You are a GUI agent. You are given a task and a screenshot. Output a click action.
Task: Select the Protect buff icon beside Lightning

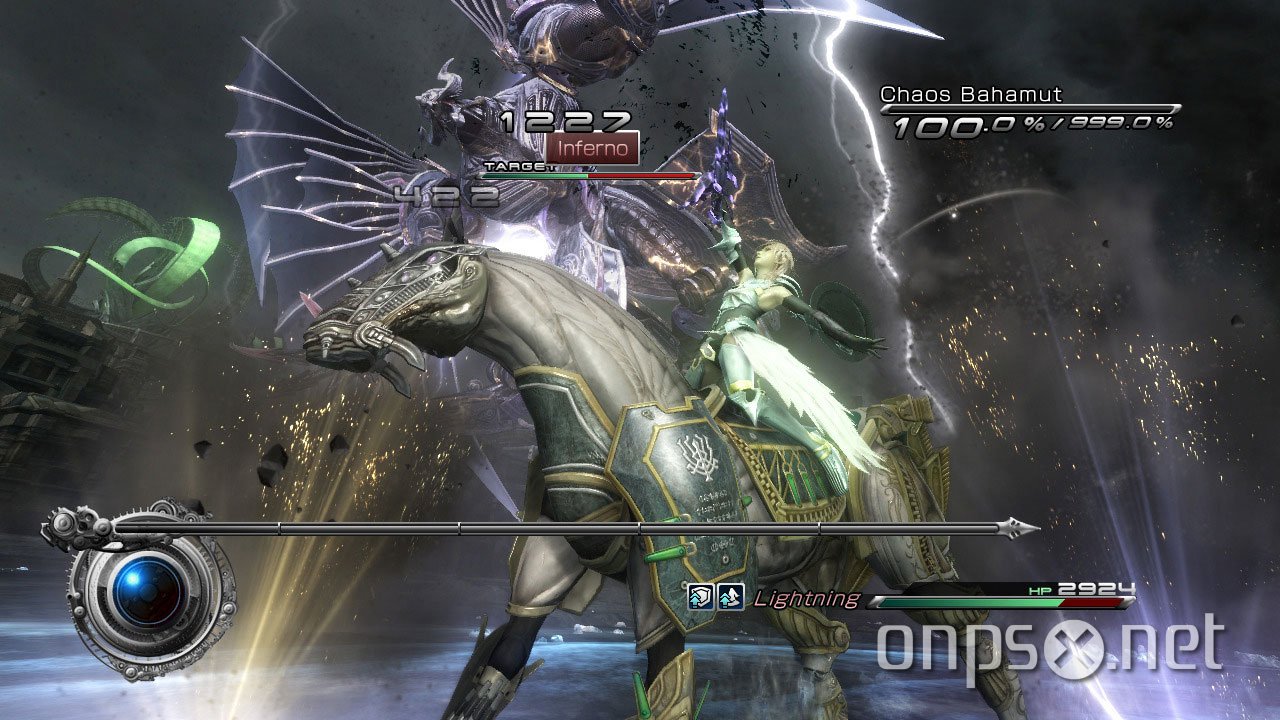700,596
